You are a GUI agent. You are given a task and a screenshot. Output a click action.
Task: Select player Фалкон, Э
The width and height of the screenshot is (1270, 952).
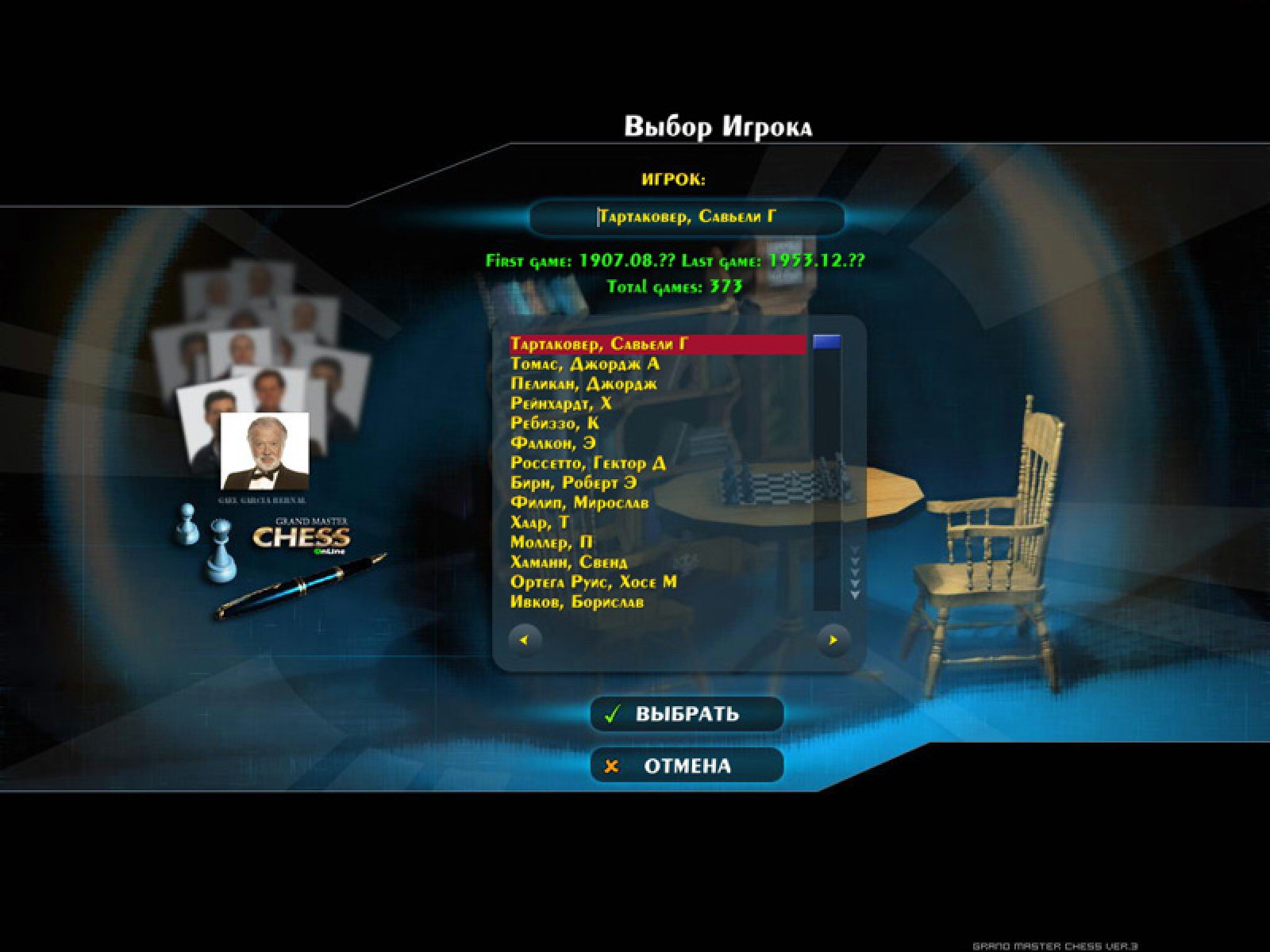552,443
